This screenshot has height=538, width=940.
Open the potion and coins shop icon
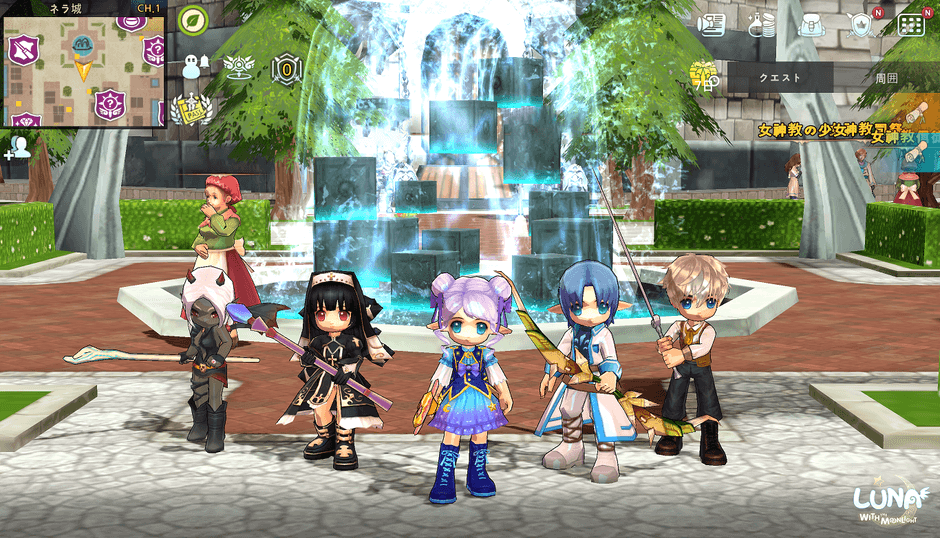click(761, 25)
